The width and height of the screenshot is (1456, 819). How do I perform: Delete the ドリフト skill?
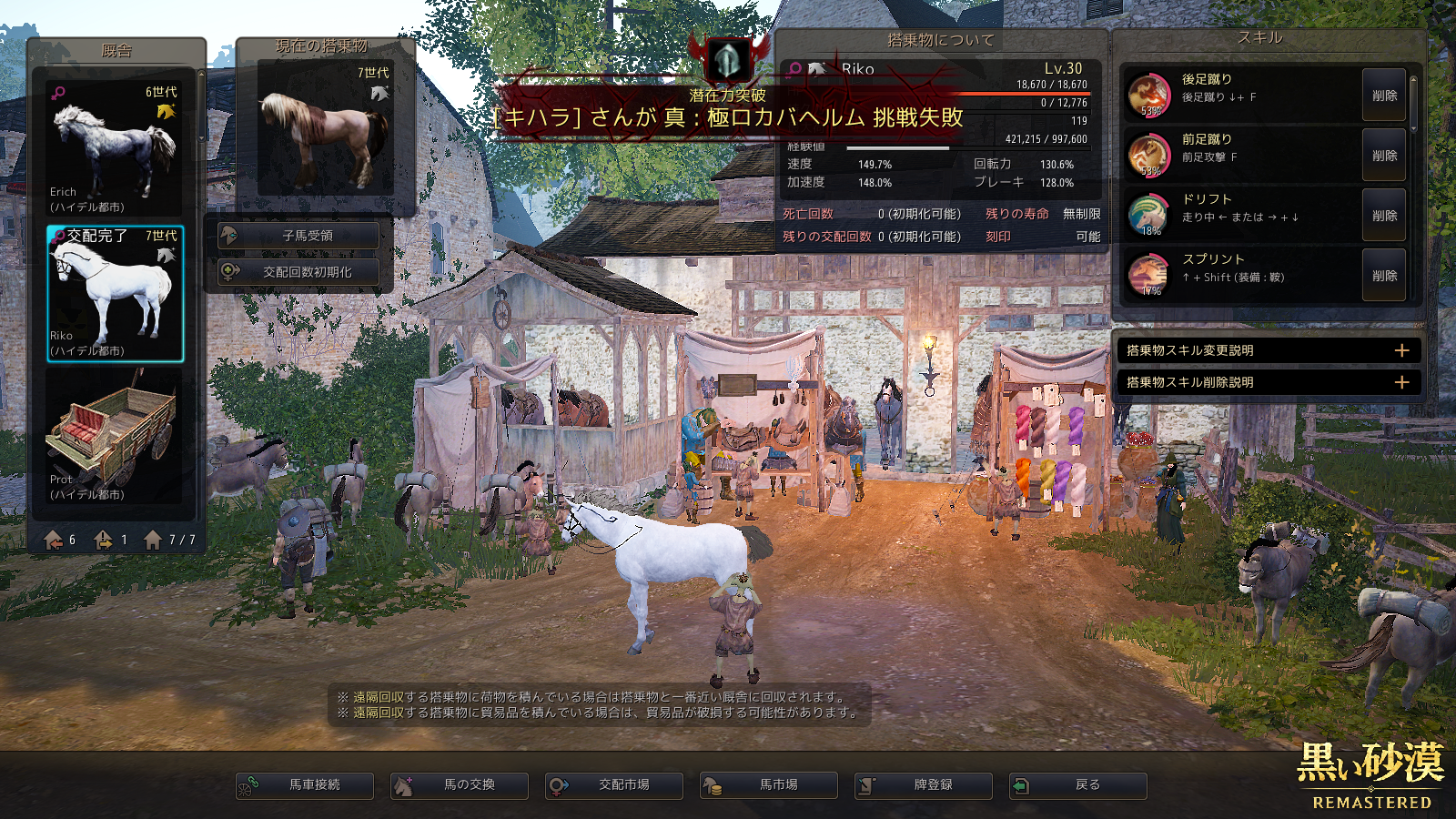pos(1384,216)
